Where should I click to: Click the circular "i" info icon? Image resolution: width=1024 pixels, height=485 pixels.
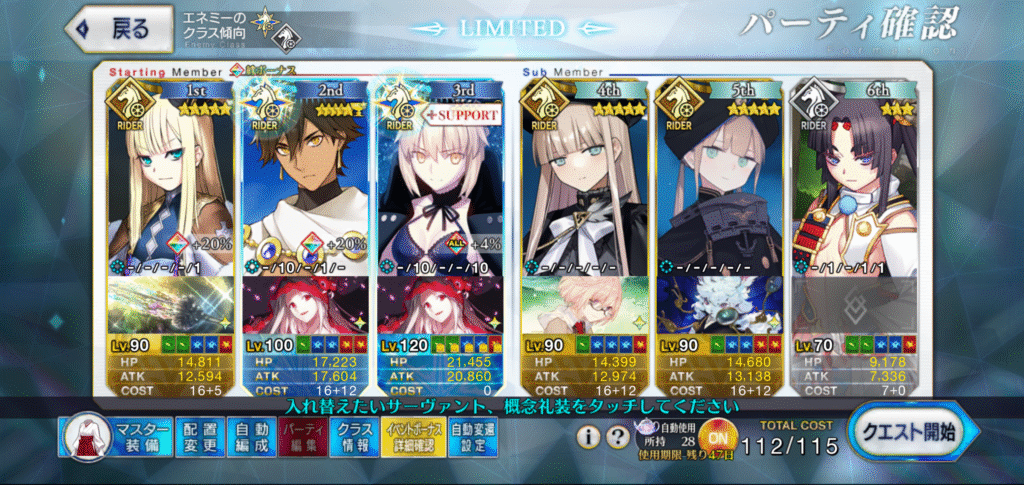pyautogui.click(x=589, y=436)
